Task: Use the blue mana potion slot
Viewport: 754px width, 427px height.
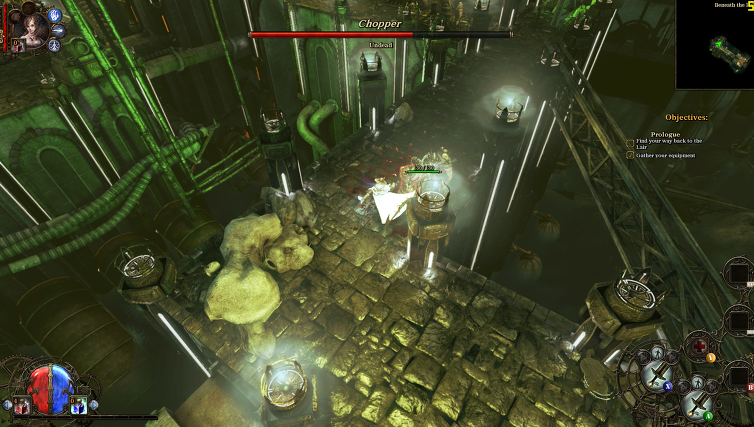Action: [x=77, y=404]
